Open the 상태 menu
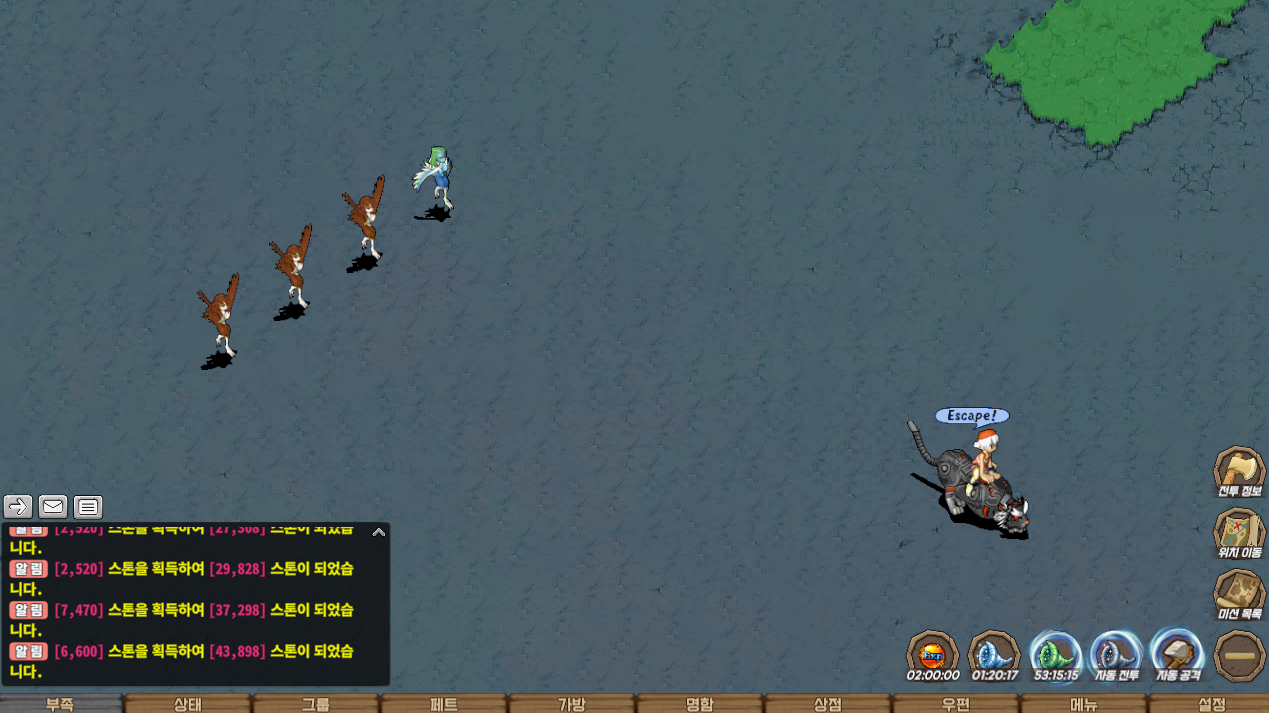The height and width of the screenshot is (713, 1269). [188, 704]
